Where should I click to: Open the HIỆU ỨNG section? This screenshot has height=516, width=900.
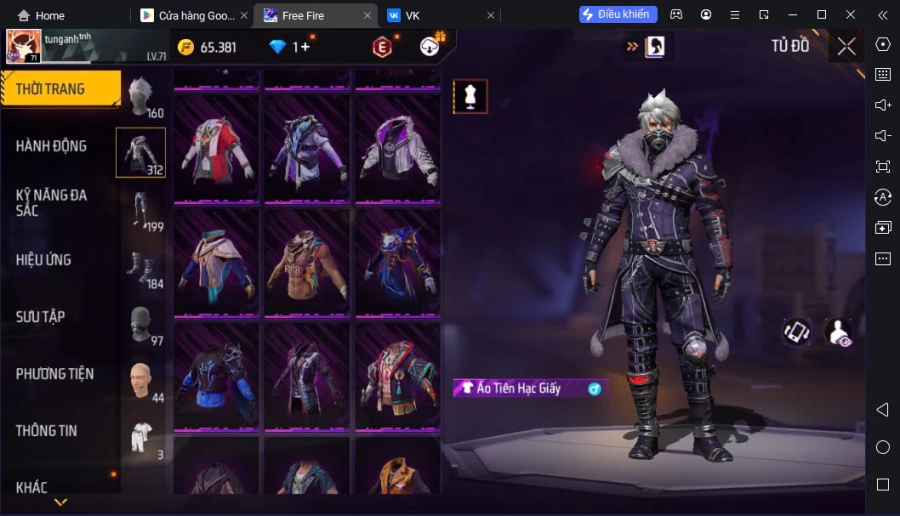pos(44,260)
